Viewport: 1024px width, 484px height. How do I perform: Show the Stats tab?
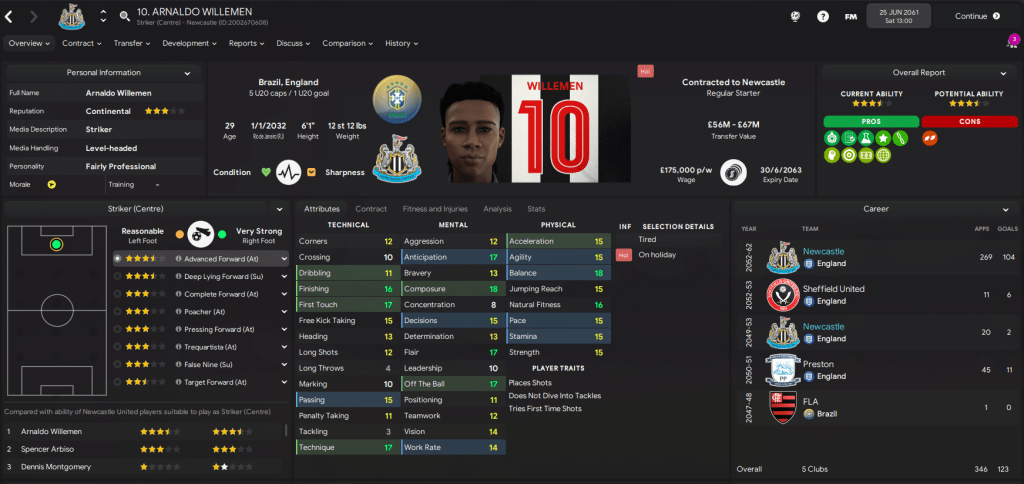[536, 209]
